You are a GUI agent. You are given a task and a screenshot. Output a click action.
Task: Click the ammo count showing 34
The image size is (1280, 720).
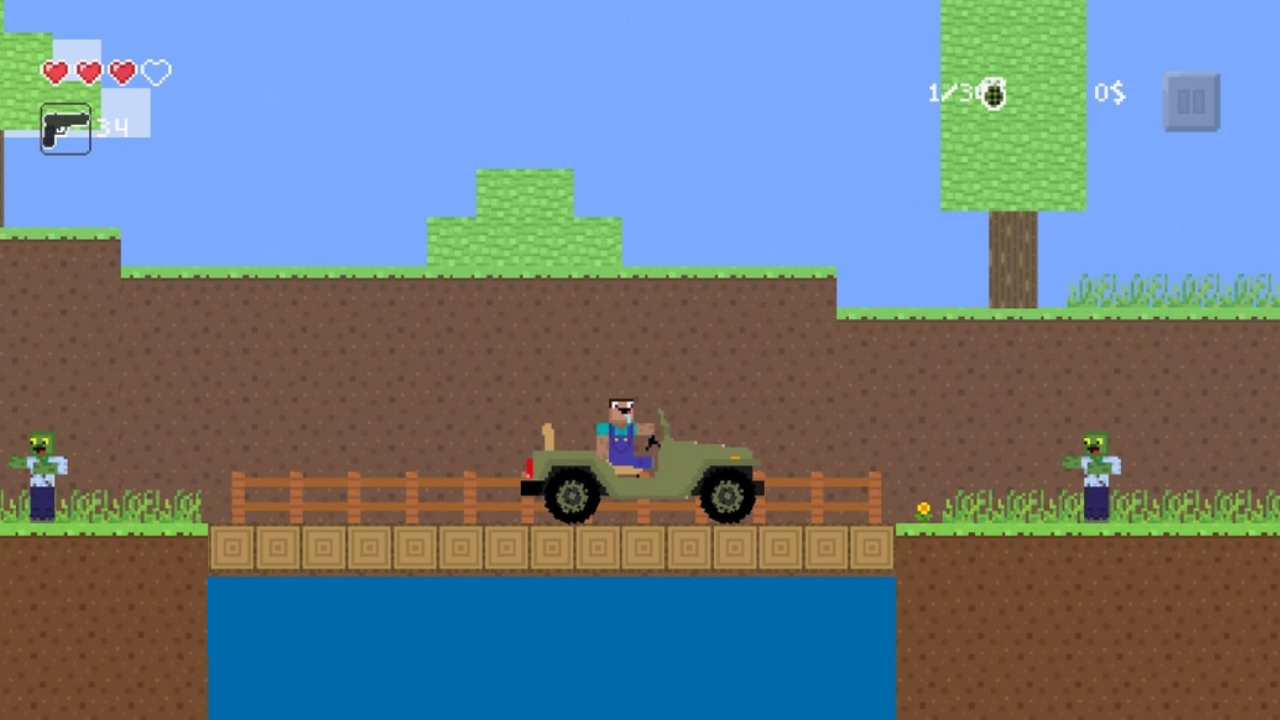pyautogui.click(x=111, y=128)
